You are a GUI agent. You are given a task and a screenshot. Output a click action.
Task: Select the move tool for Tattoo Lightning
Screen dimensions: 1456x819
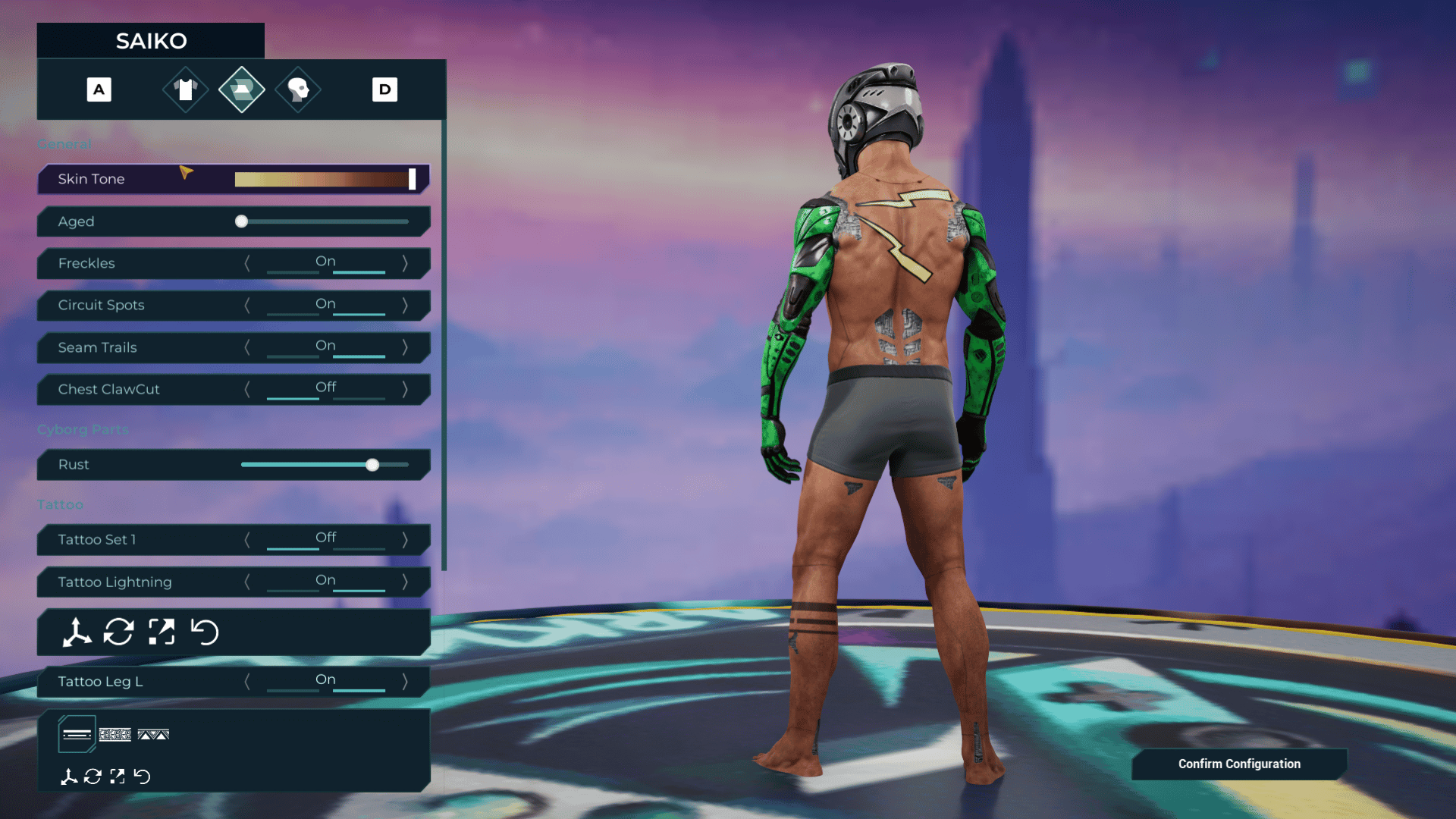point(76,632)
